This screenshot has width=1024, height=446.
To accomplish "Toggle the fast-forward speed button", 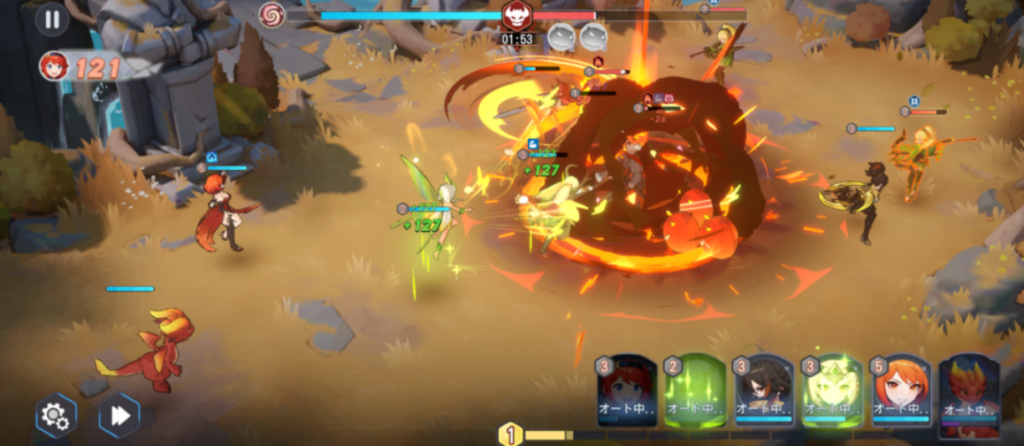I will point(119,415).
